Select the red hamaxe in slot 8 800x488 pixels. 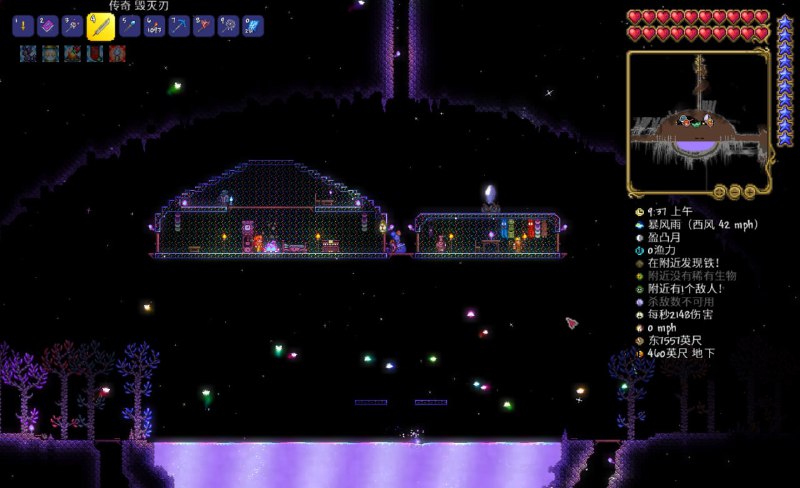pyautogui.click(x=204, y=27)
